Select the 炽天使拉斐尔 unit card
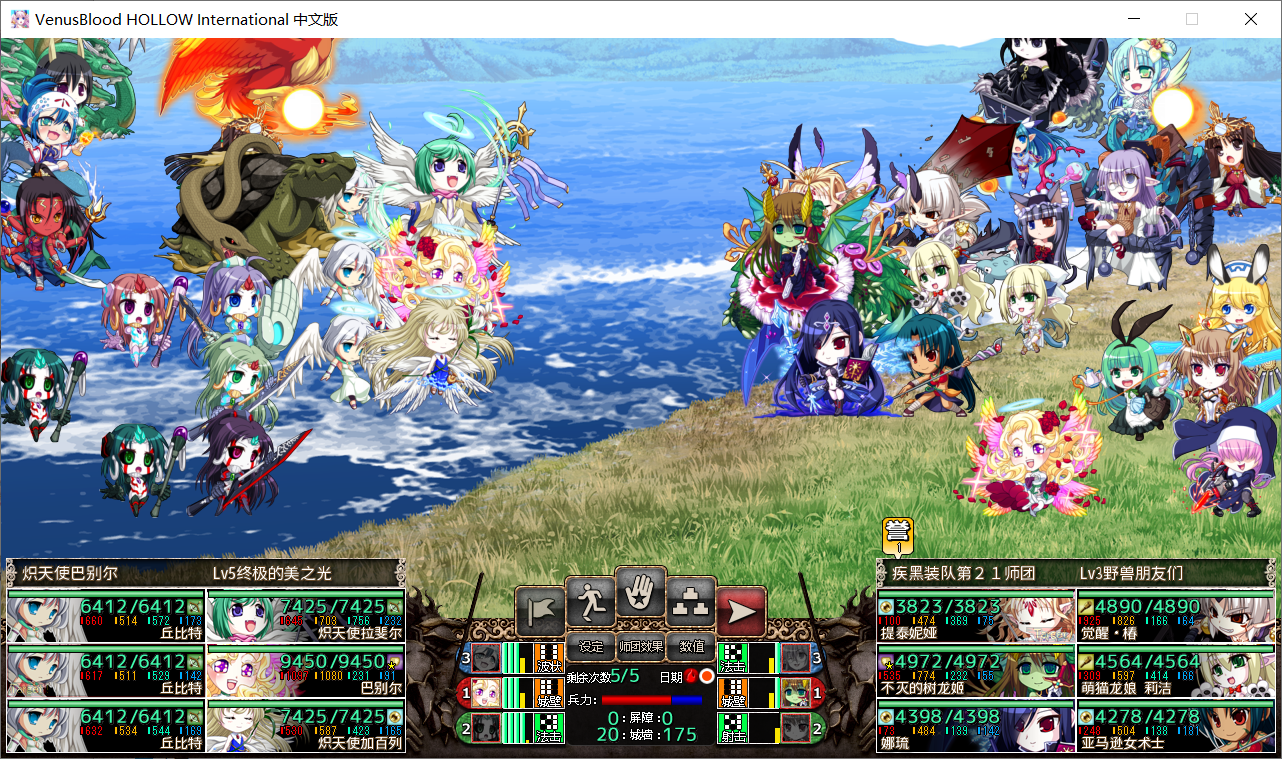Image resolution: width=1282 pixels, height=759 pixels. point(306,617)
